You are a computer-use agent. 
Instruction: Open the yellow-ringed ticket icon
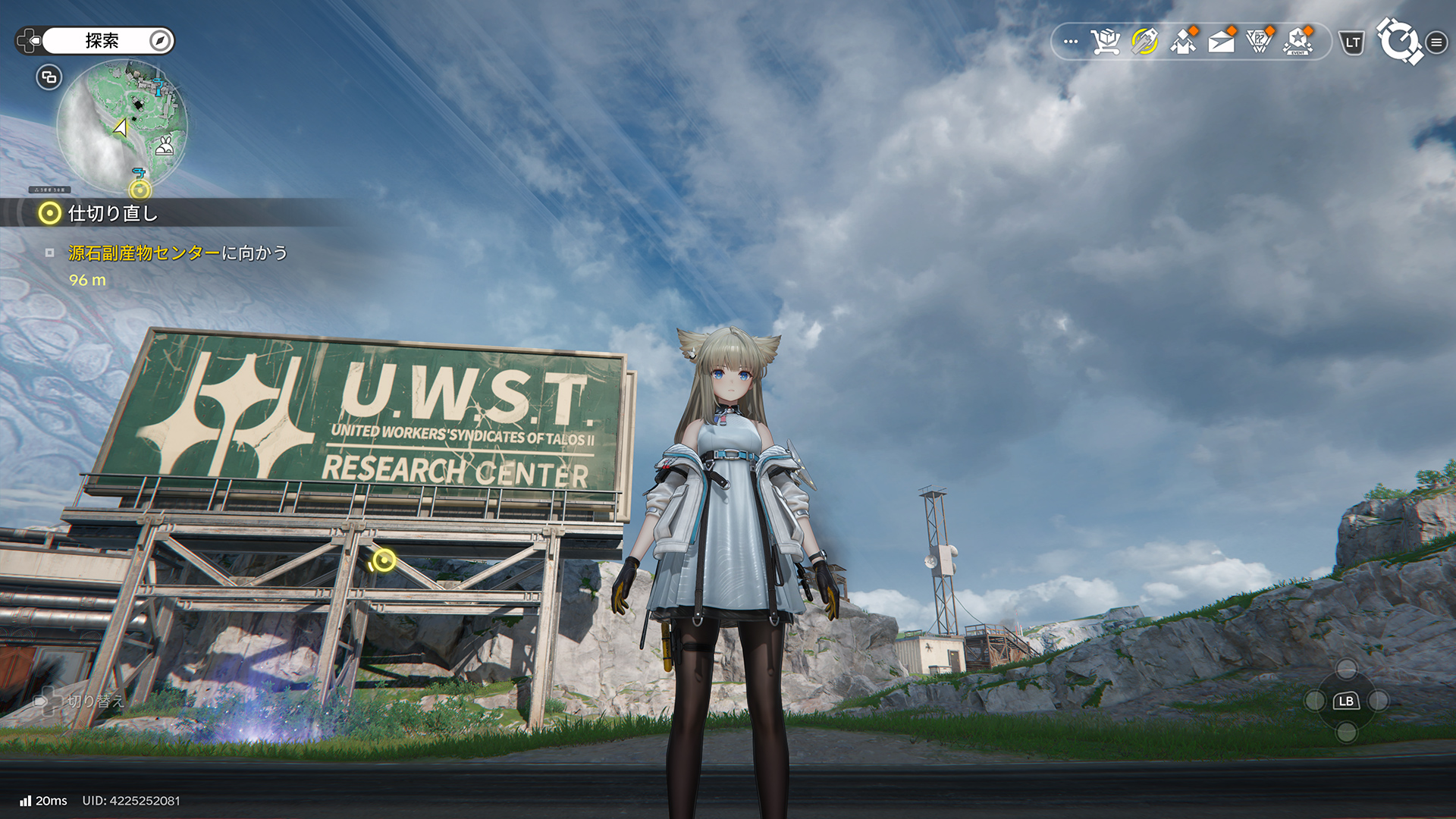[x=1144, y=42]
